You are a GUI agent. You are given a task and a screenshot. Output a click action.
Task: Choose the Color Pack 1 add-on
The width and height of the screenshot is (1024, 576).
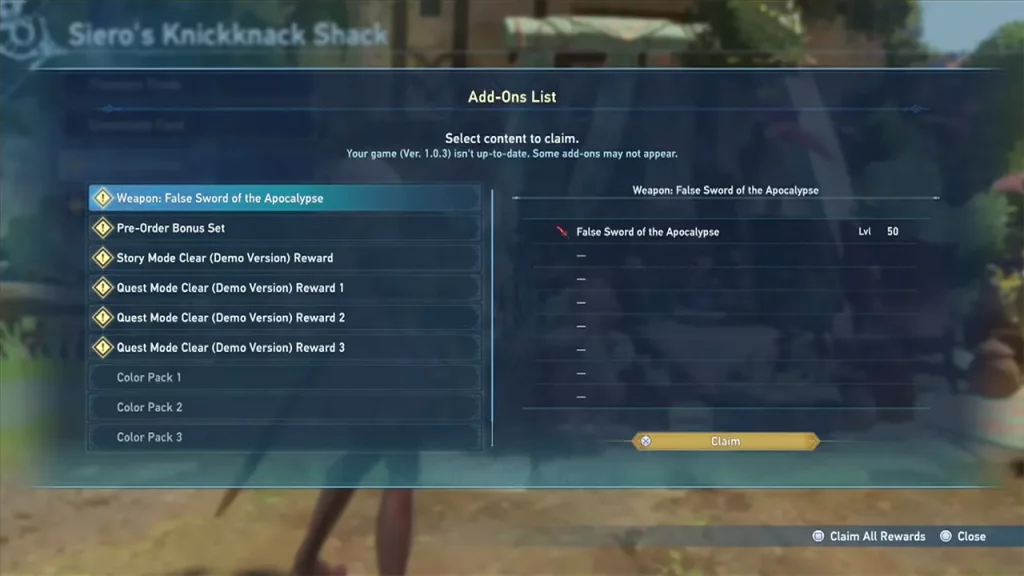285,378
